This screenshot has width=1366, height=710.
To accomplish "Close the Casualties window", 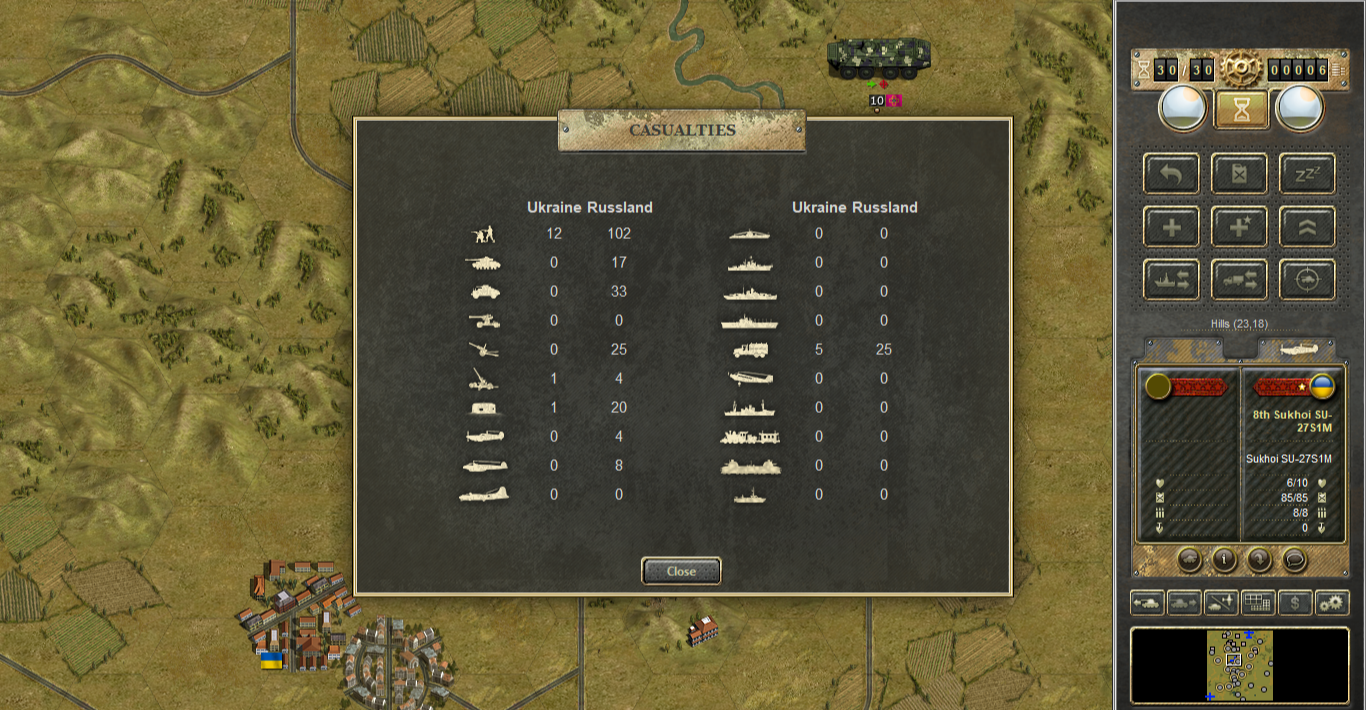I will pos(681,571).
